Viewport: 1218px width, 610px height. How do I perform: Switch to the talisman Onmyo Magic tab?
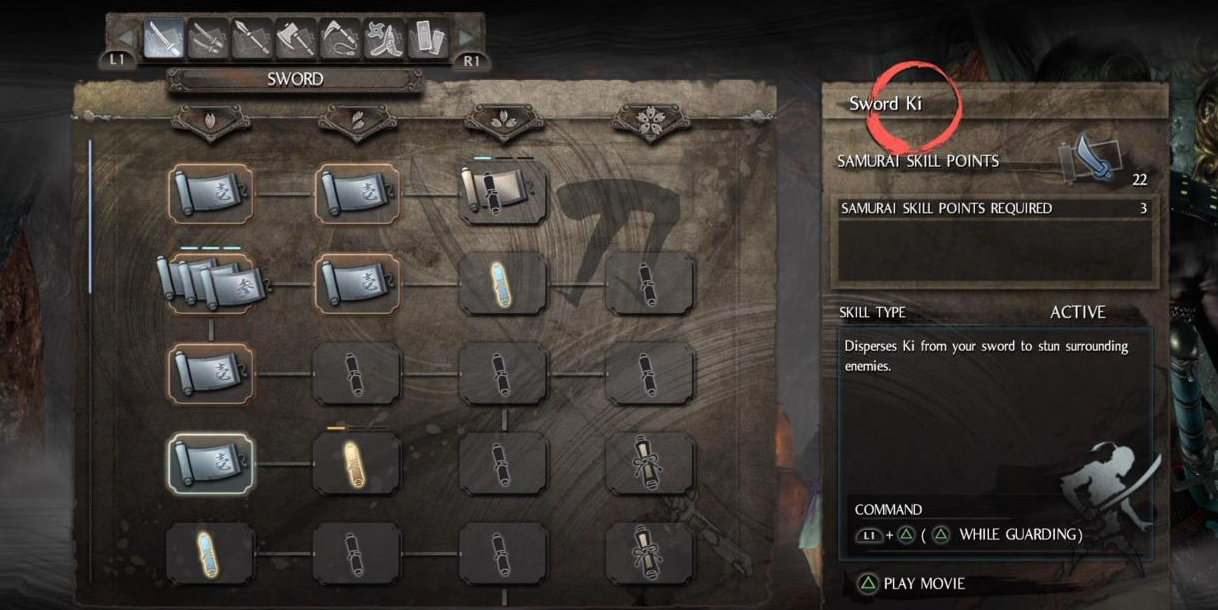pos(428,39)
